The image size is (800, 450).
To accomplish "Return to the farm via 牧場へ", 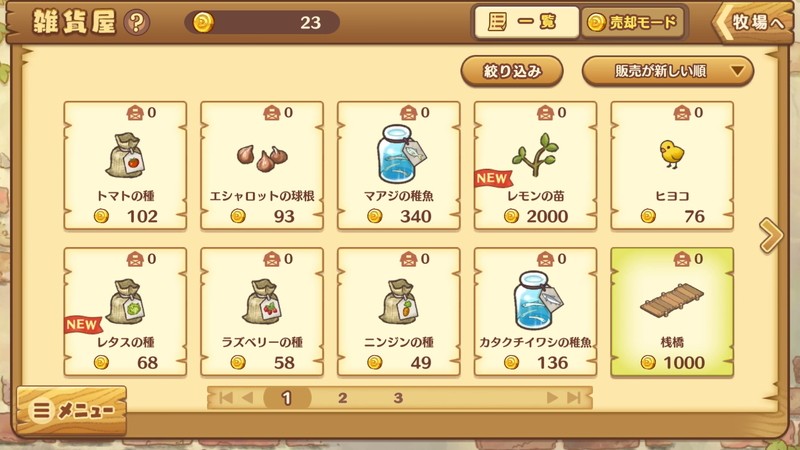I will 755,22.
